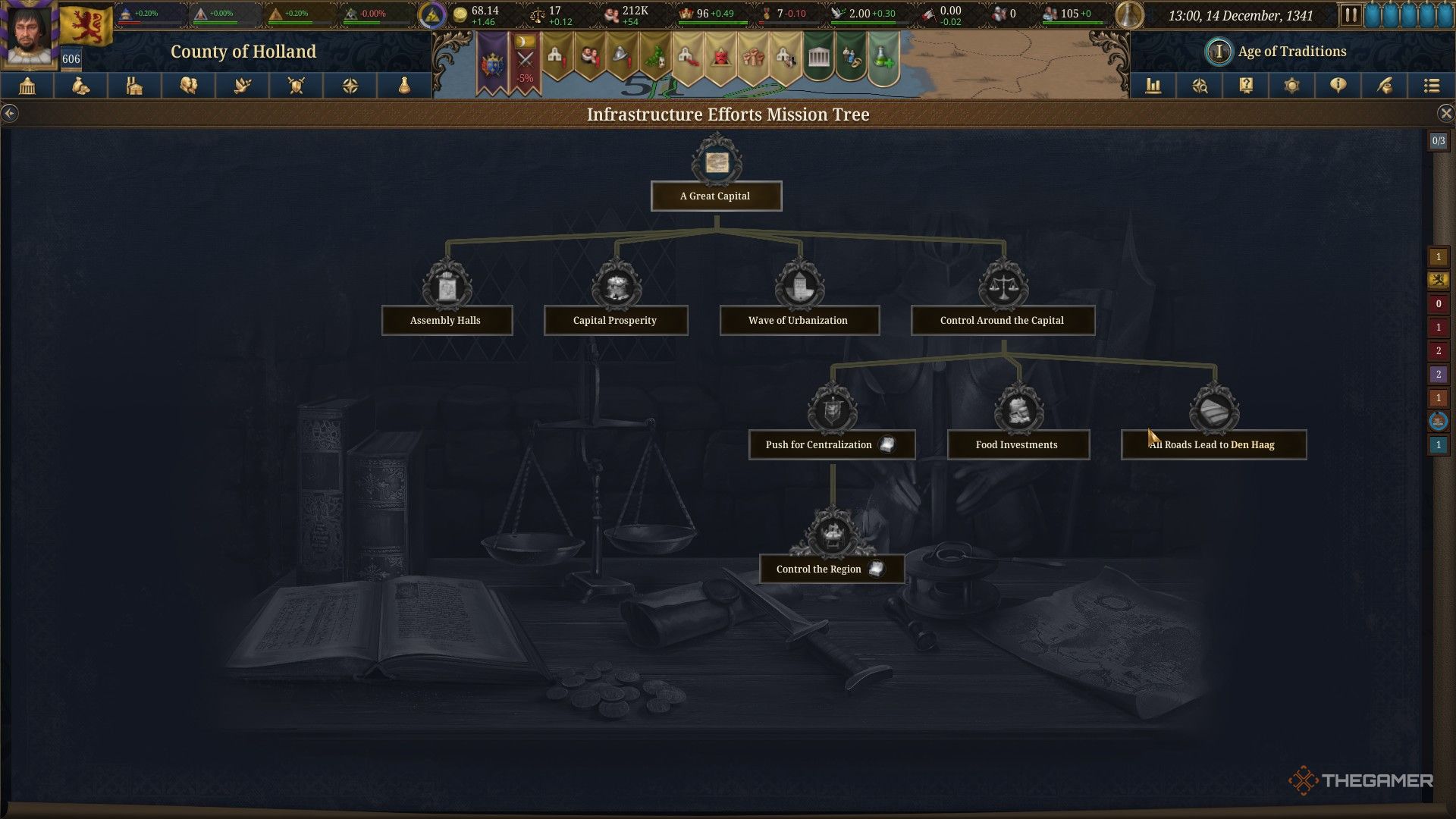Viewport: 1456px width, 819px height.
Task: Pause the game with the pause button
Action: 1350,15
